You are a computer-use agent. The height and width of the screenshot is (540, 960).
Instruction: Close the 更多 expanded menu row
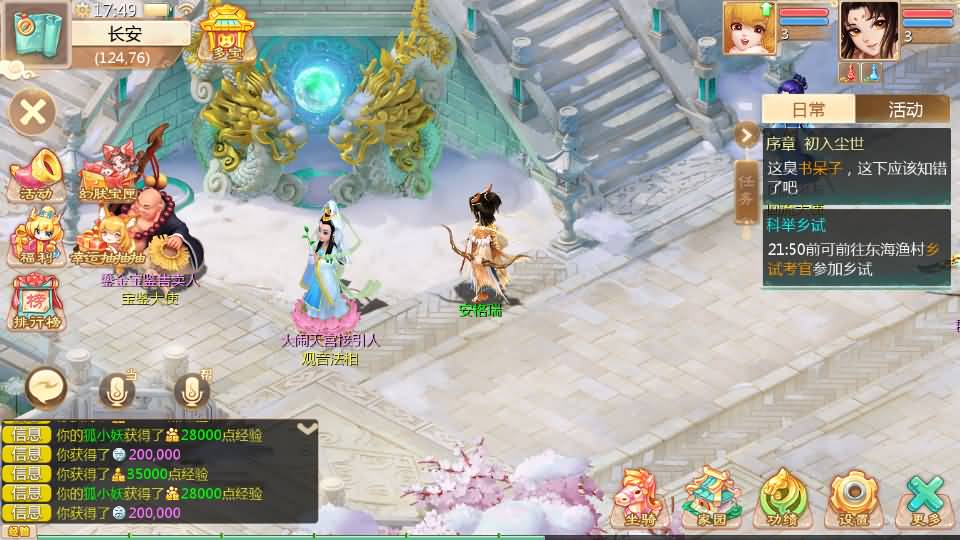(x=925, y=498)
